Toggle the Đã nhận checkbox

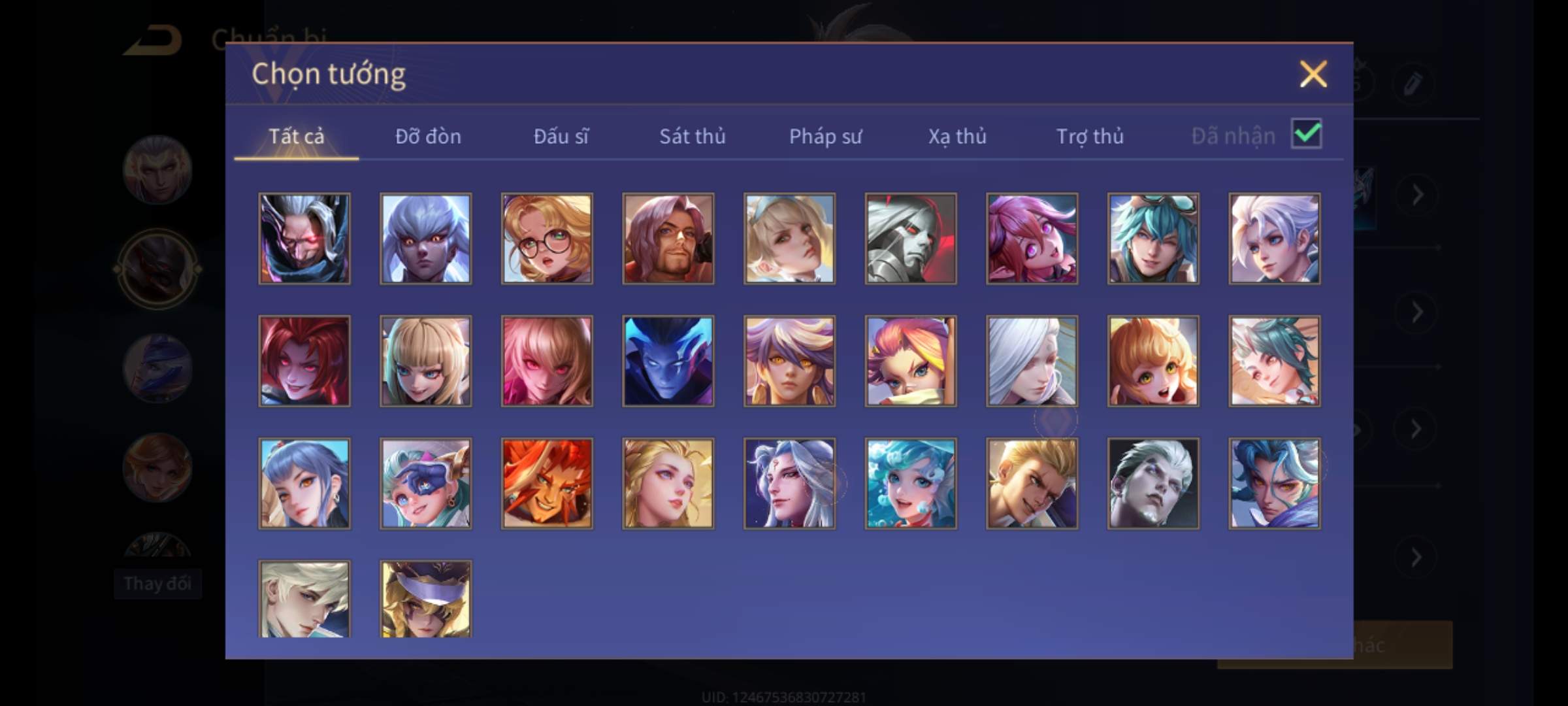1306,134
